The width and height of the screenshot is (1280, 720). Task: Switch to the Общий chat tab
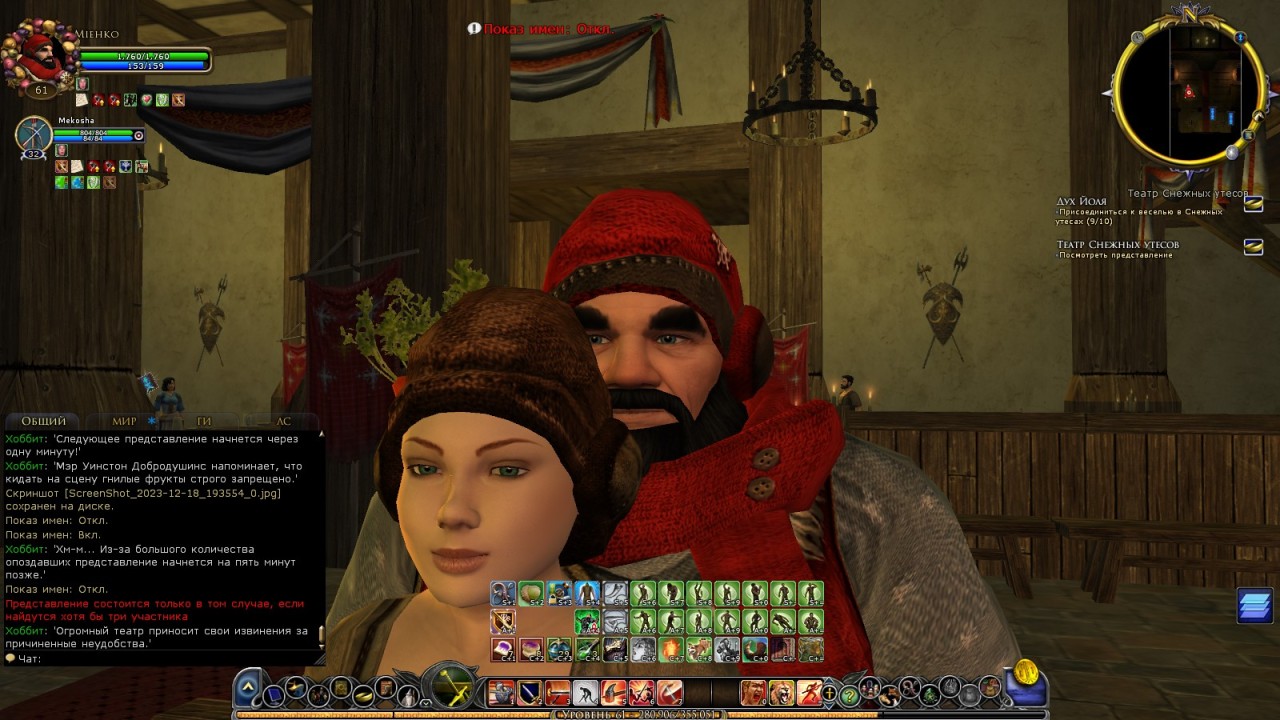coord(43,422)
